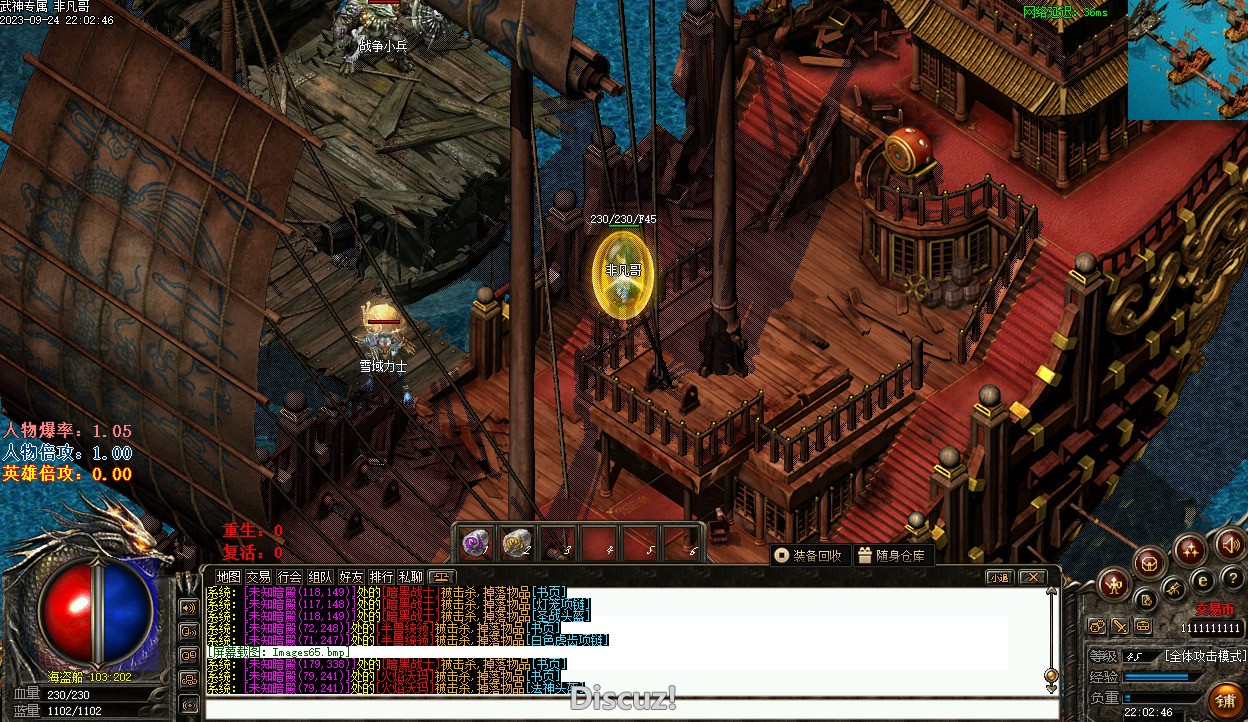Show the 好友 friends tab
This screenshot has height=722, width=1248.
[x=351, y=577]
